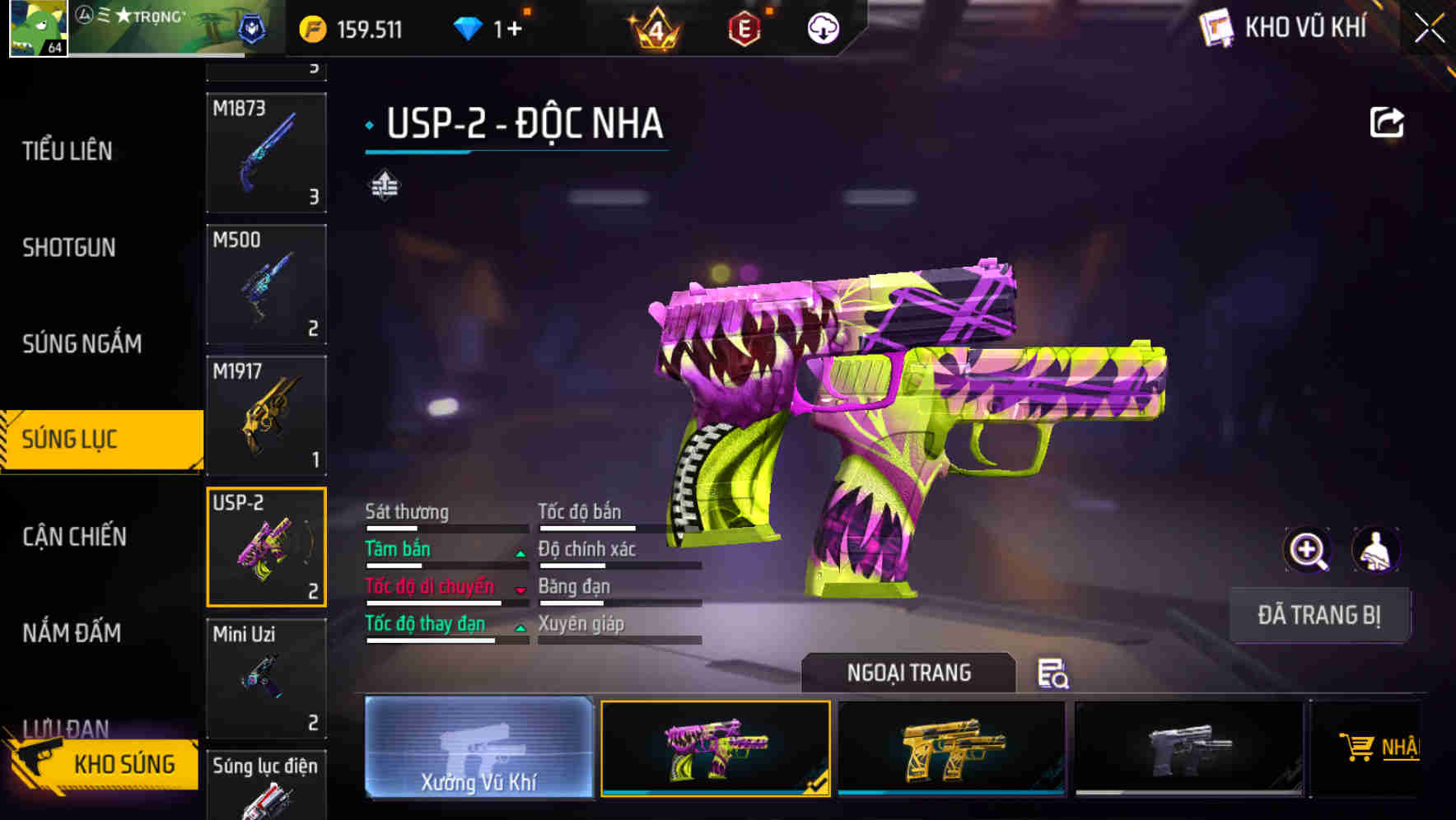The width and height of the screenshot is (1456, 820).
Task: Open the SÚNG NGẮM category in the sidebar
Action: point(82,344)
